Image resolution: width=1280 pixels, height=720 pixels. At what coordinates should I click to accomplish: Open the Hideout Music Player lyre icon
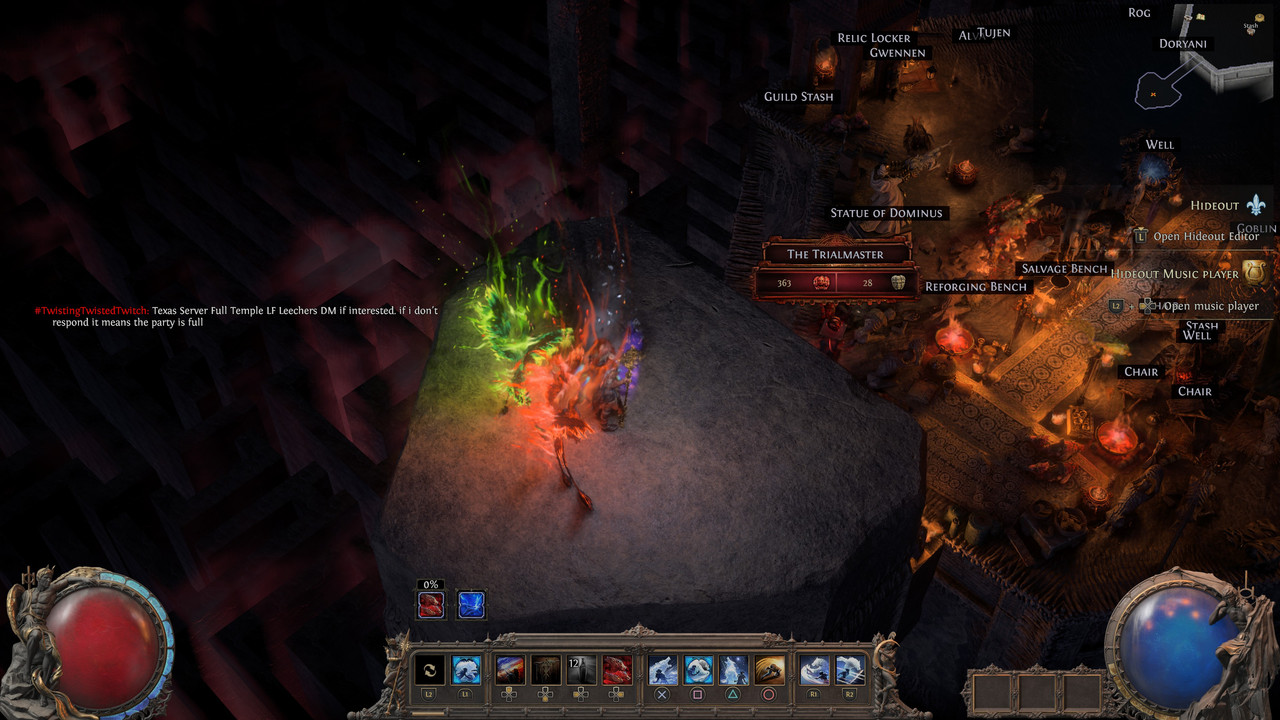tap(1256, 273)
